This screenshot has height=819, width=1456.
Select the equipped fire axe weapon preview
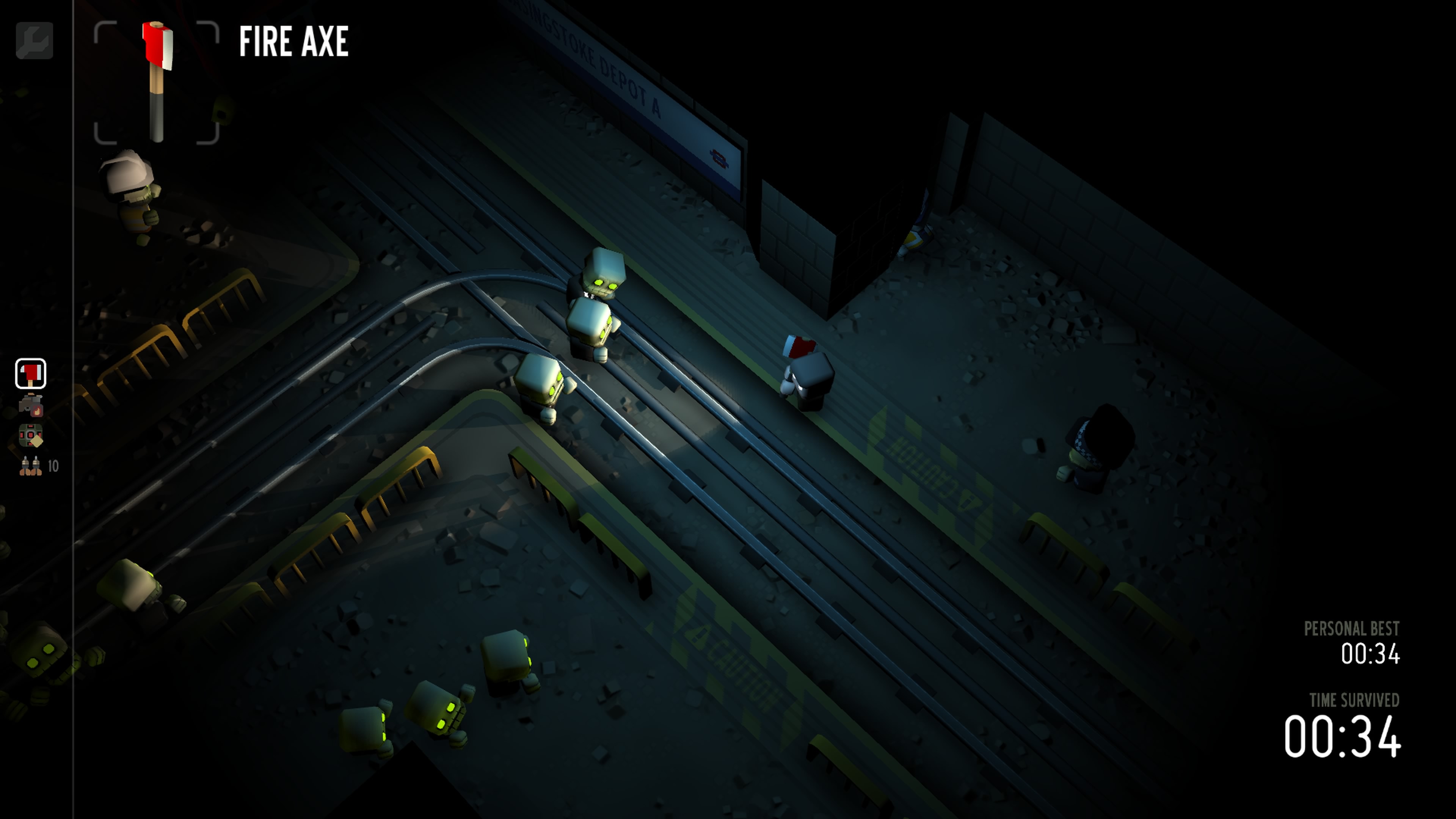(157, 83)
